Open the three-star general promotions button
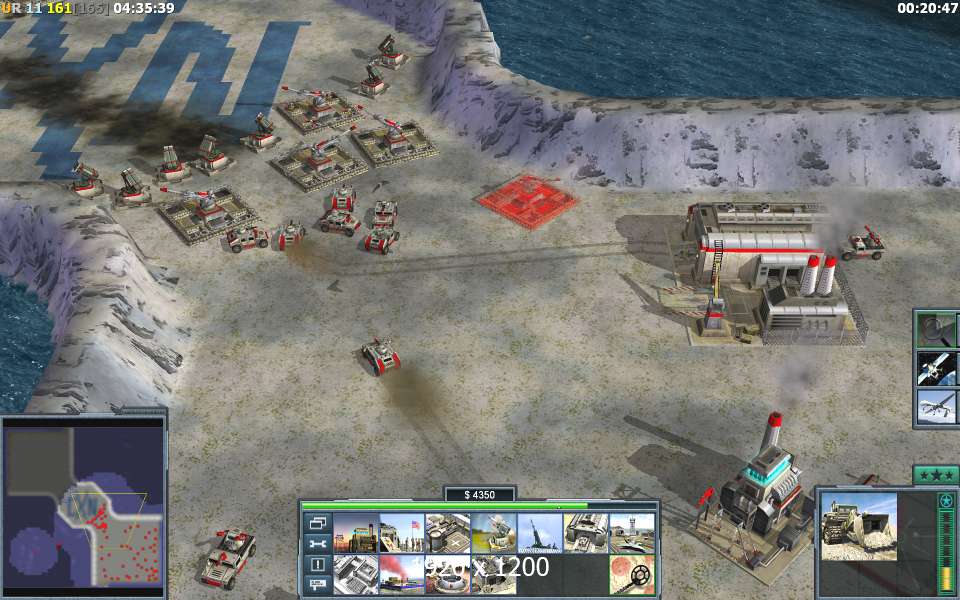This screenshot has width=960, height=600. click(x=935, y=475)
